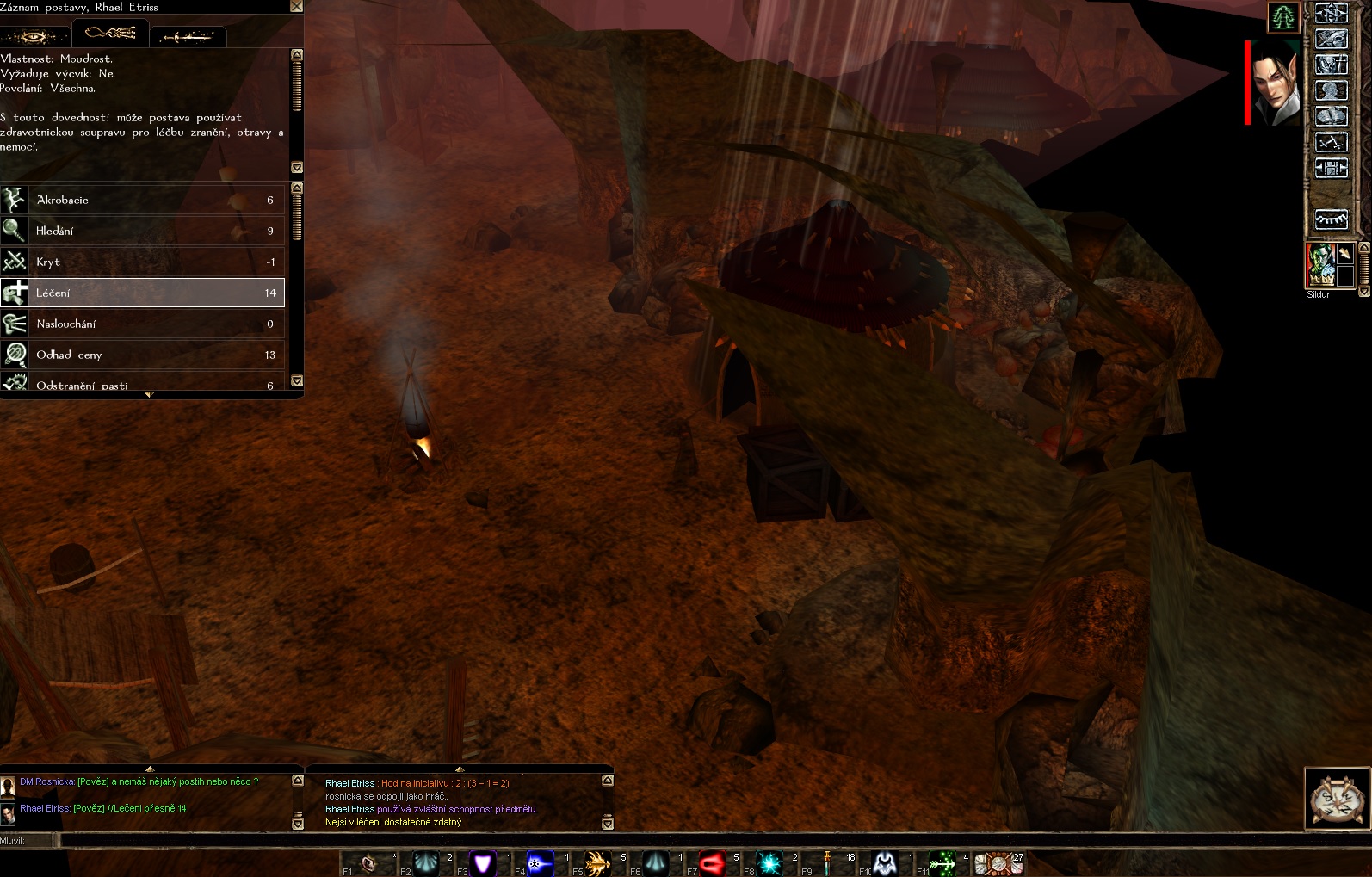Image resolution: width=1372 pixels, height=877 pixels.
Task: Open the character-head sheet button
Action: 1331,90
